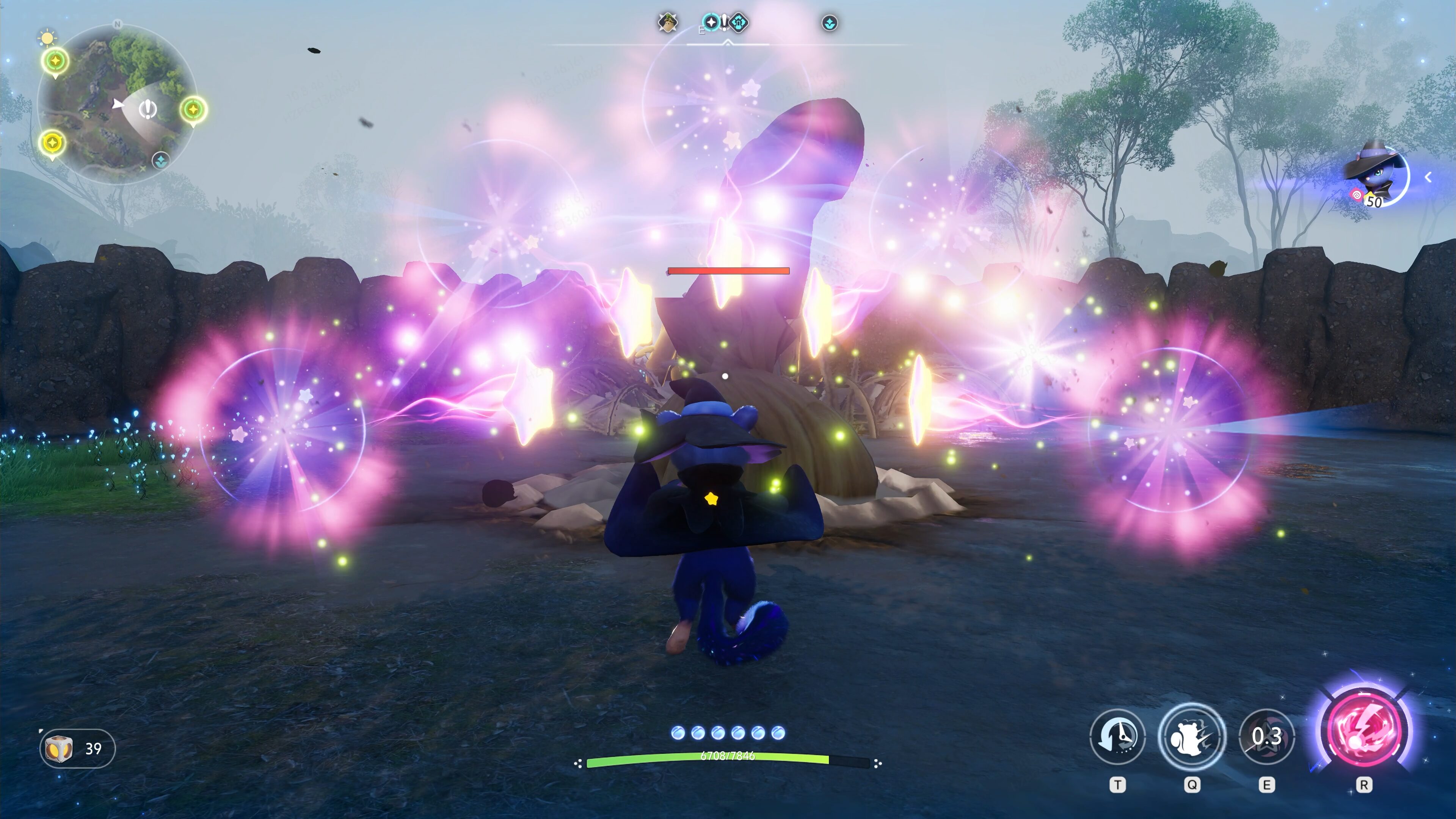
Task: Select the all-yellow star marker on the minimap
Action: tap(52, 143)
